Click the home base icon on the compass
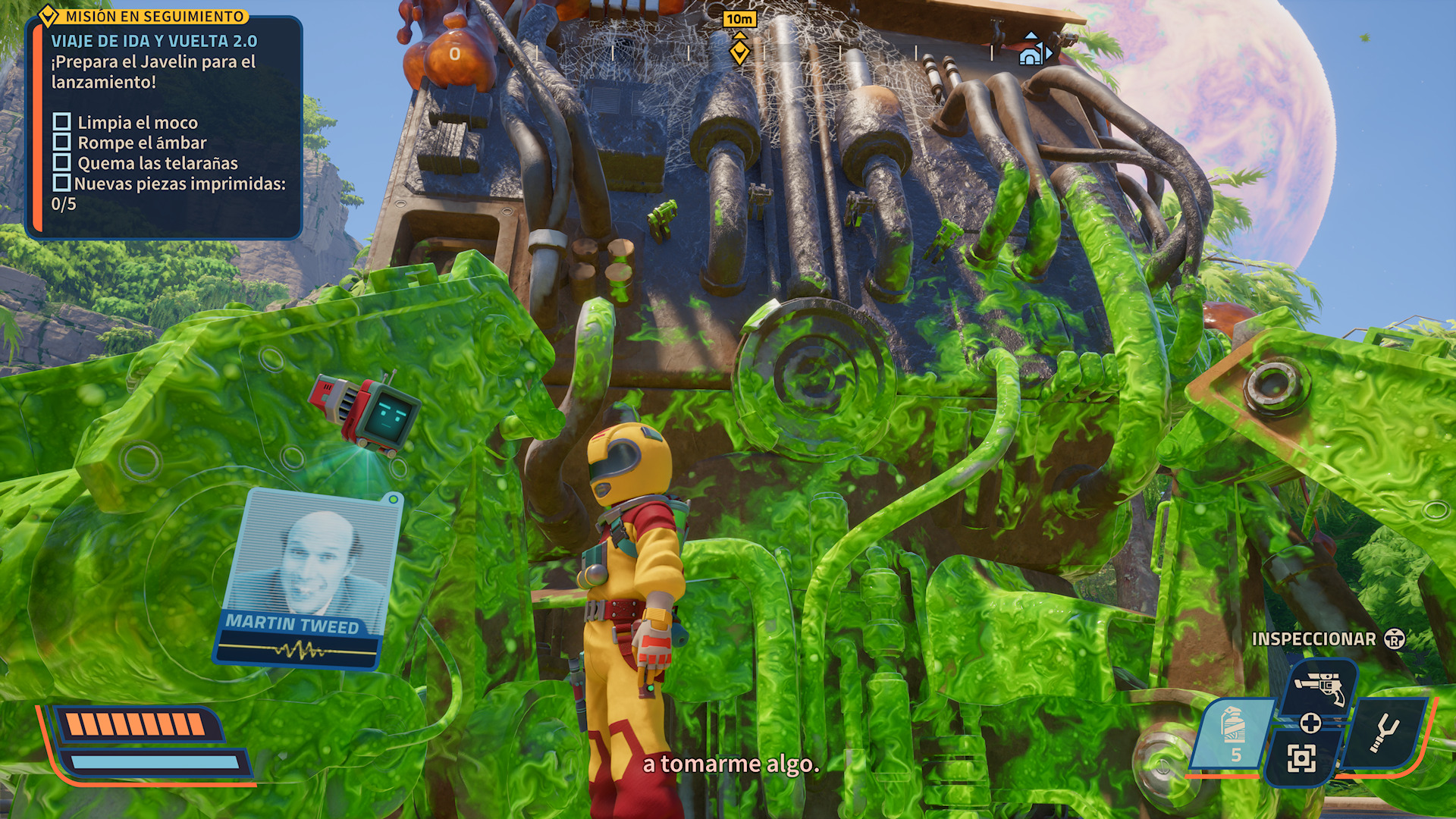The height and width of the screenshot is (819, 1456). (1031, 53)
